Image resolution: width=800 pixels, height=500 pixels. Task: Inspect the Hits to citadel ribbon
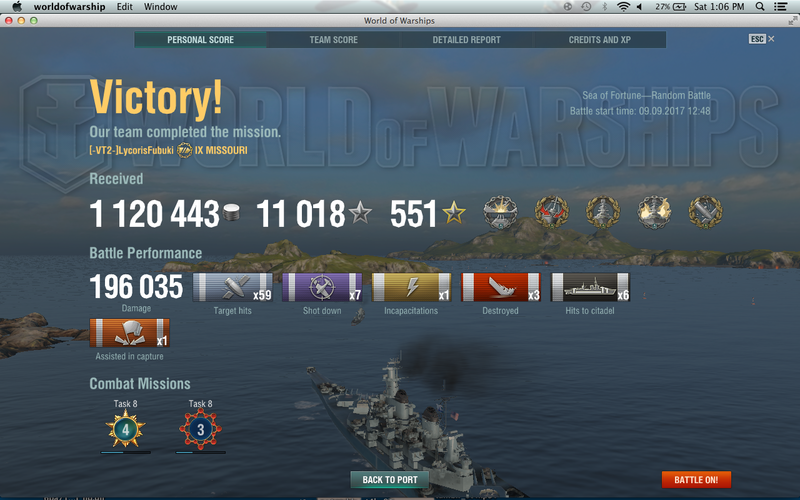pos(590,288)
